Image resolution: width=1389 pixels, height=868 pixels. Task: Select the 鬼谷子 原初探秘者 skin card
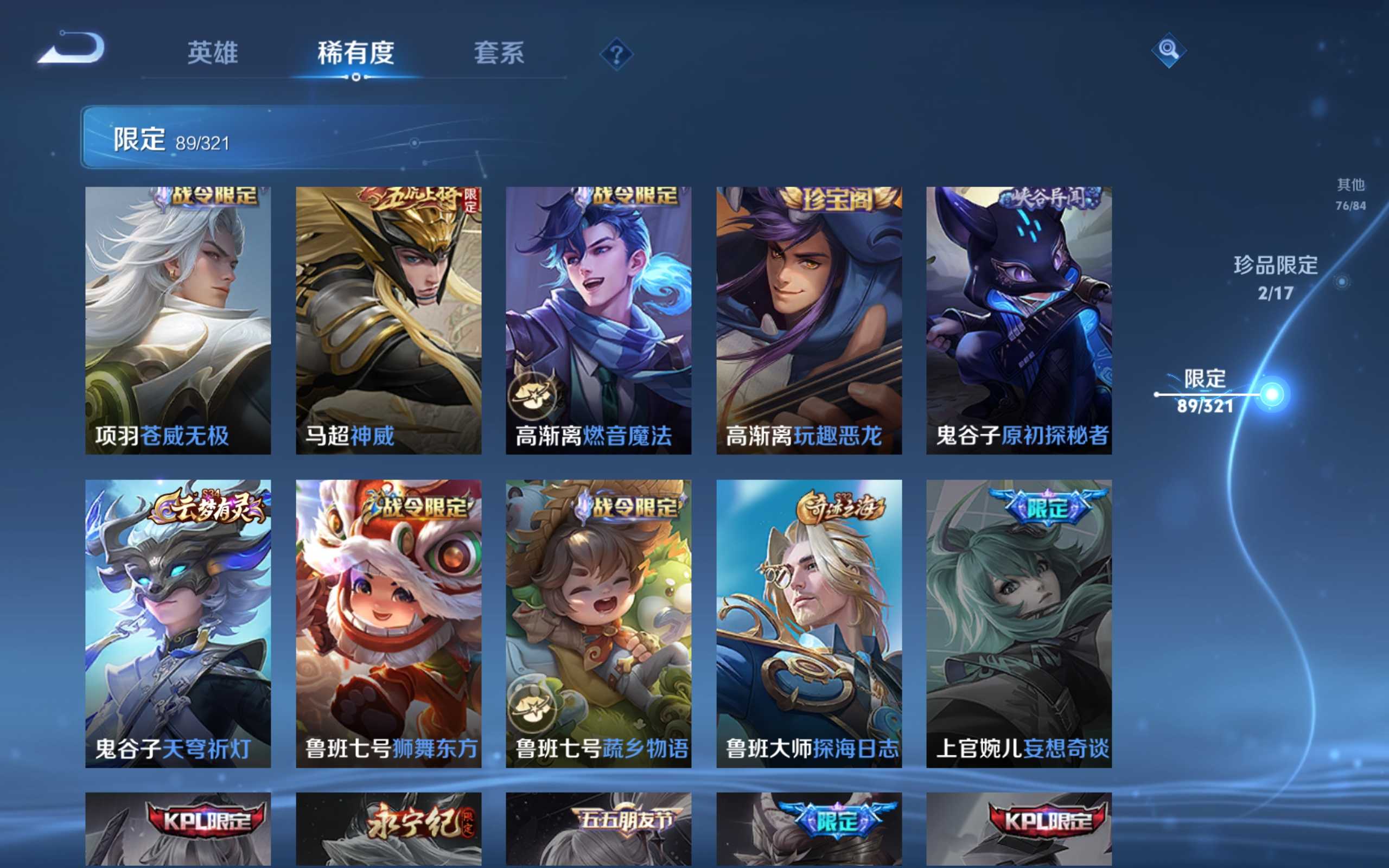point(1019,320)
